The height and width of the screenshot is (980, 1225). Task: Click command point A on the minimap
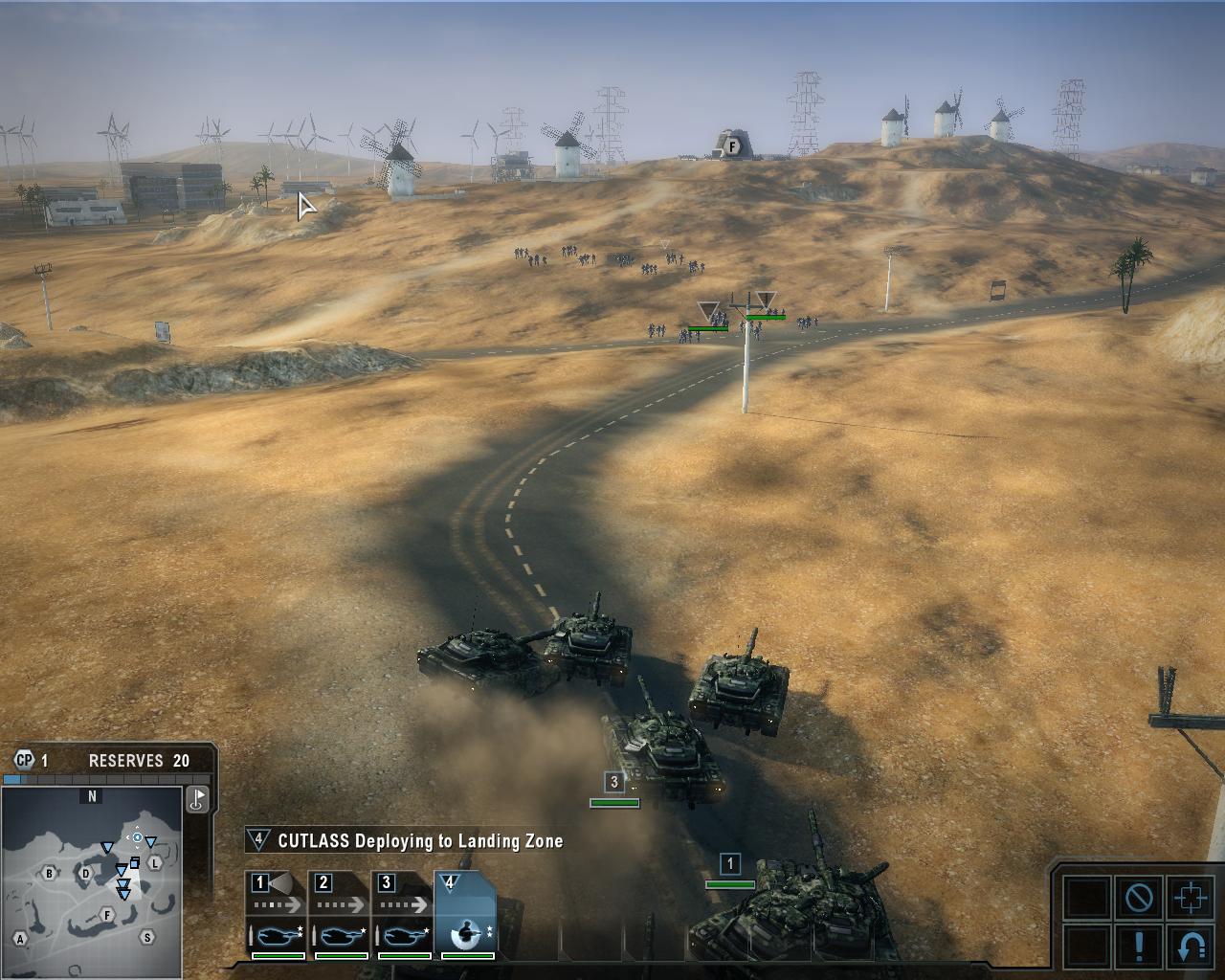(x=20, y=939)
